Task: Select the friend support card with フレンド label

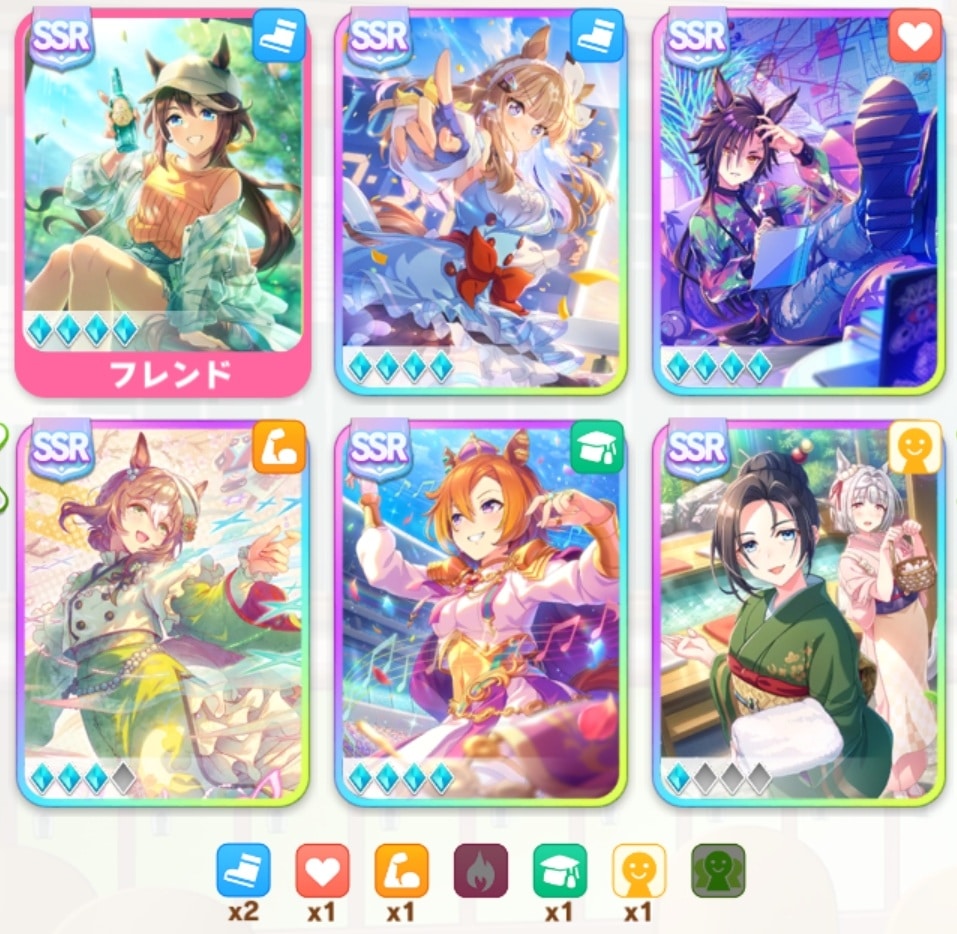Action: pos(162,200)
